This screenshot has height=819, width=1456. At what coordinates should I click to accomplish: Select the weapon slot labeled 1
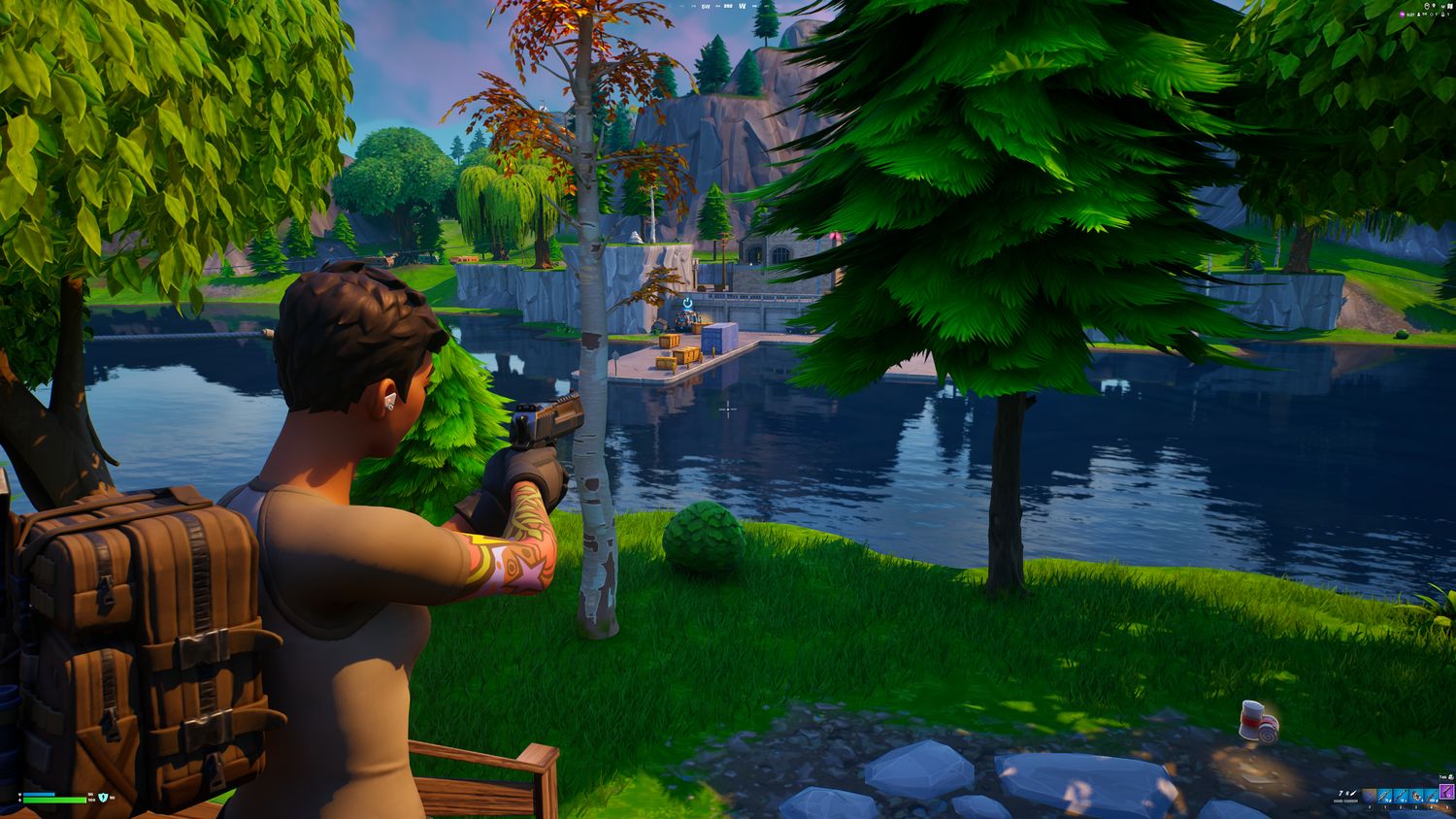click(1385, 797)
